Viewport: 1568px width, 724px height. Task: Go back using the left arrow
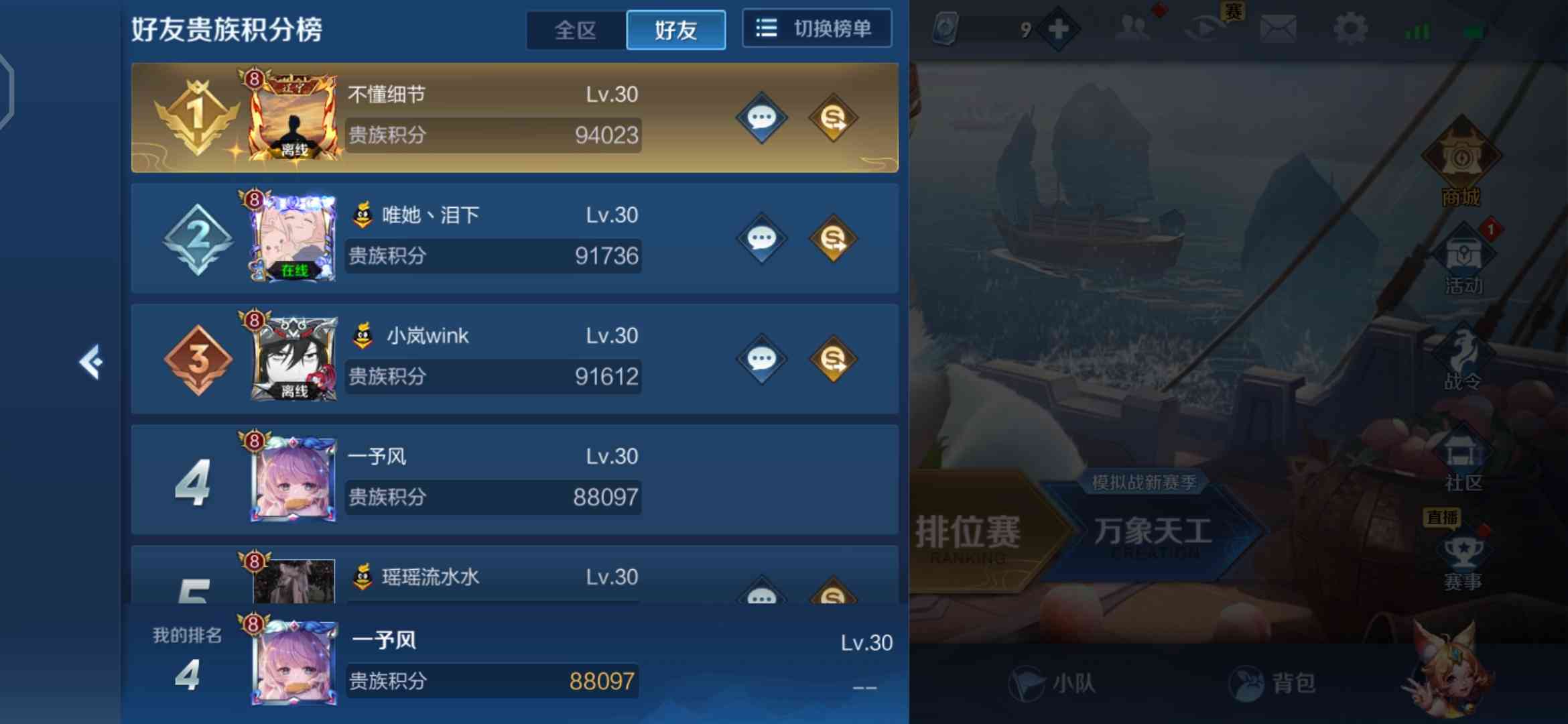94,362
